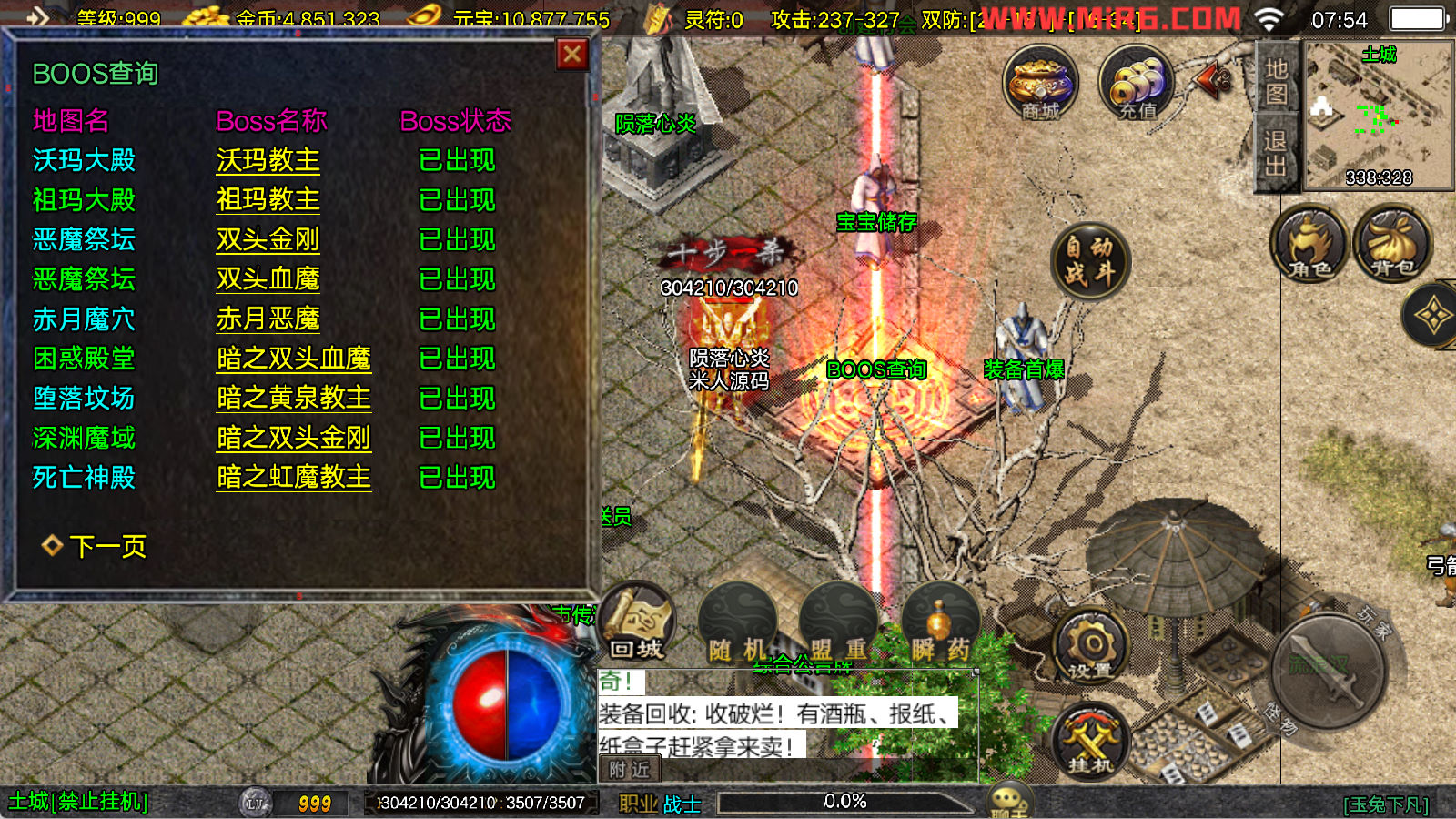This screenshot has height=819, width=1456.
Task: Choose the 祖玛教主 boss link
Action: pyautogui.click(x=268, y=200)
